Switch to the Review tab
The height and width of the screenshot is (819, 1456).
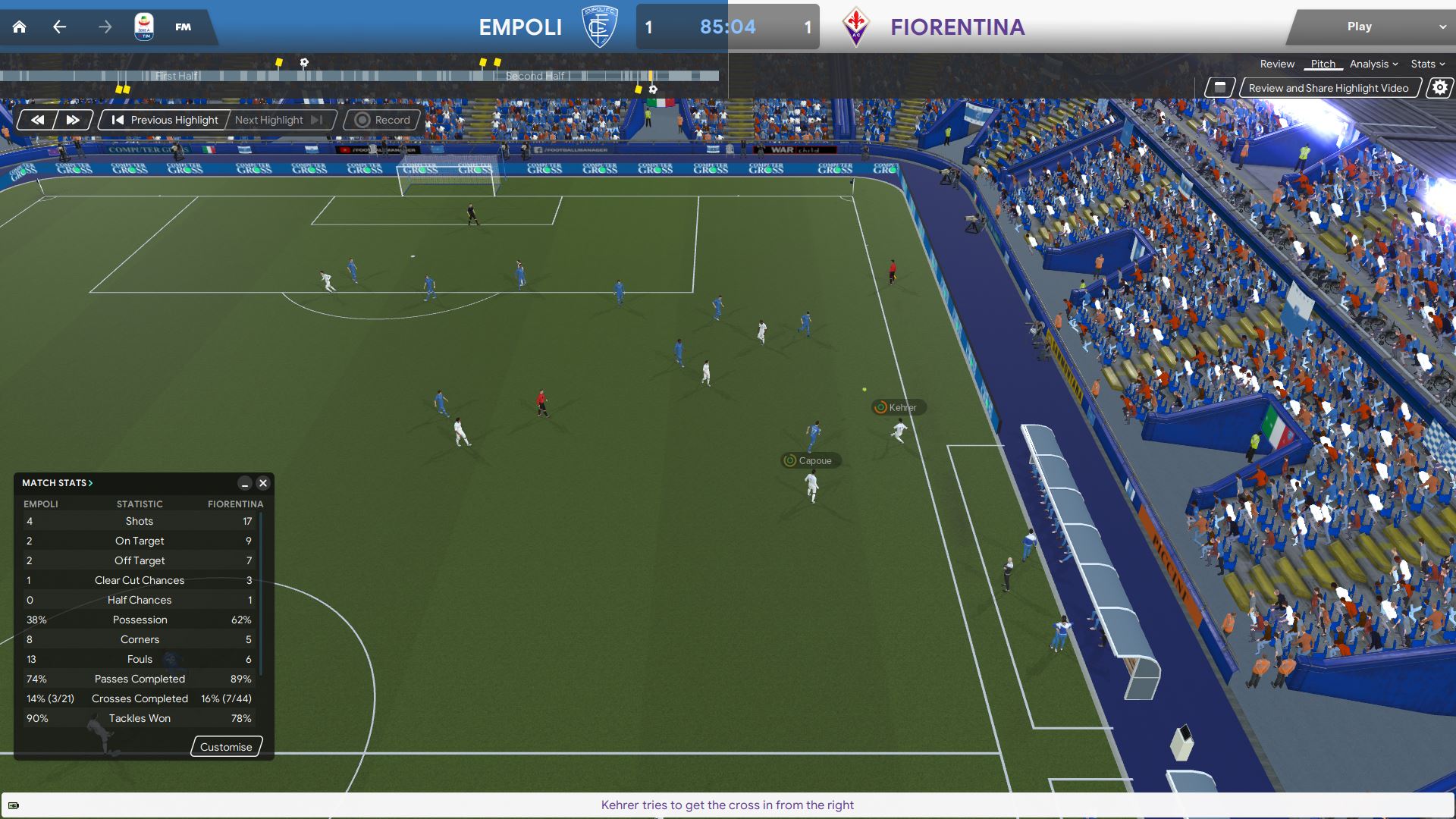click(x=1277, y=64)
